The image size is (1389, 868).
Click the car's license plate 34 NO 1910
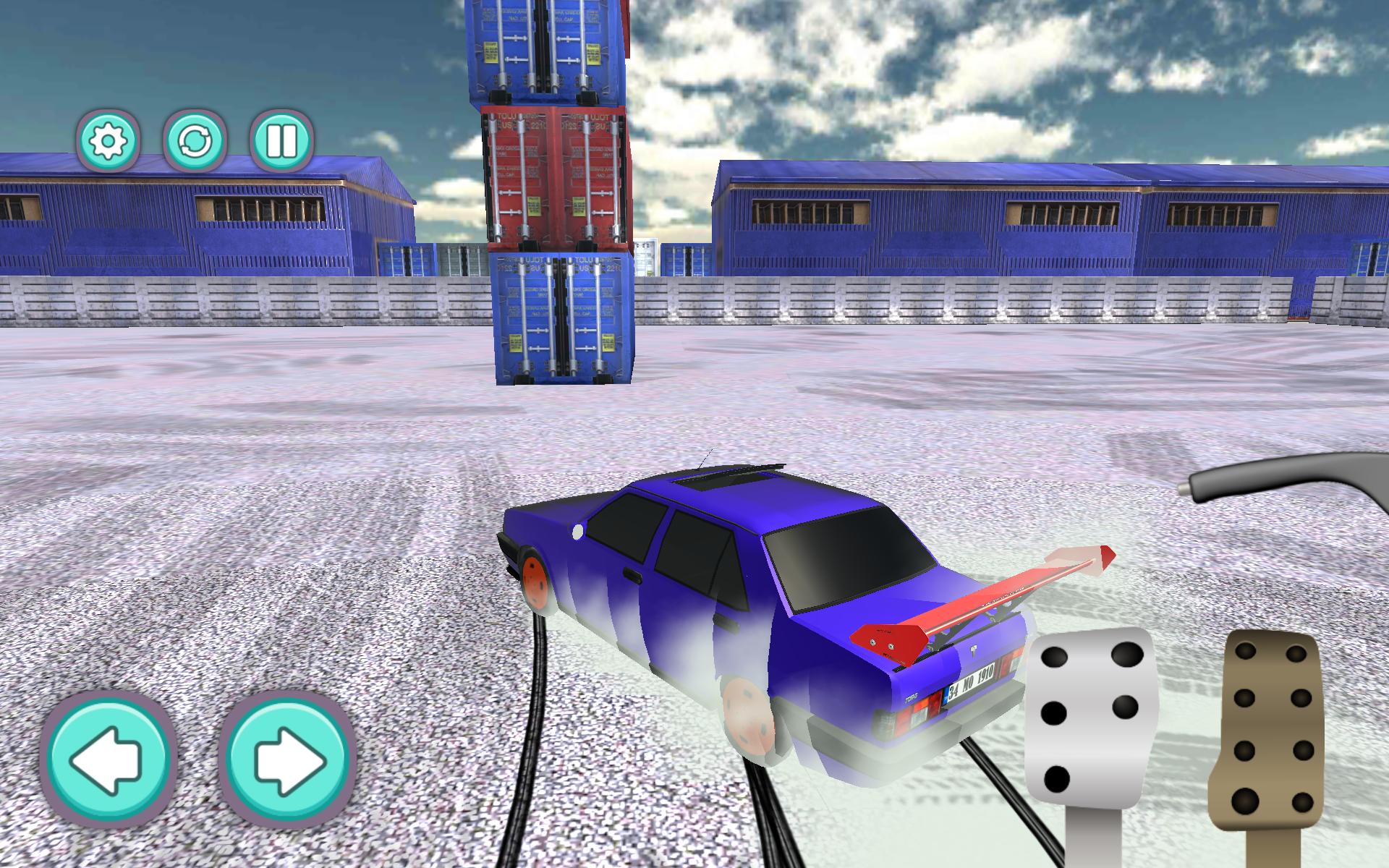pos(973,681)
